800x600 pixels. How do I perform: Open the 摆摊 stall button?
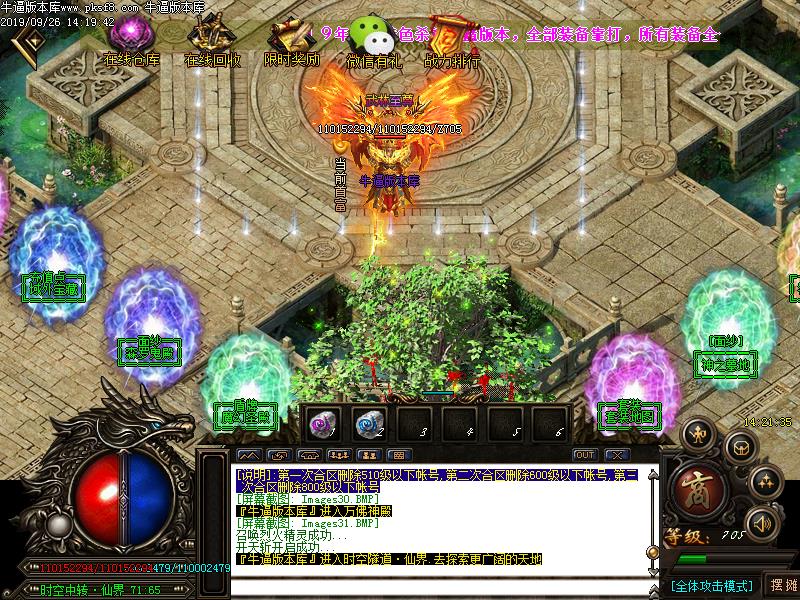point(782,585)
